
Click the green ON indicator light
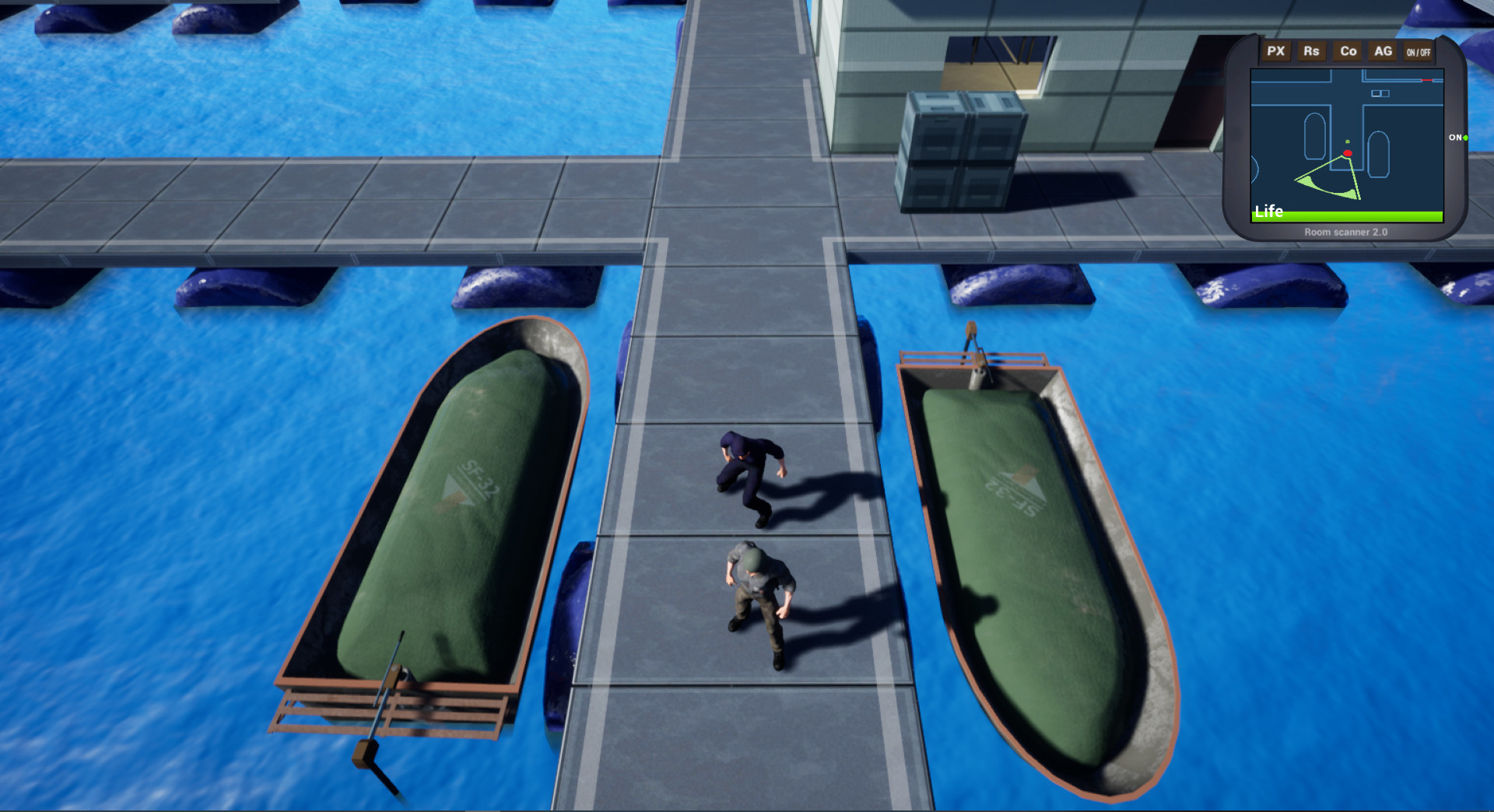[1466, 138]
